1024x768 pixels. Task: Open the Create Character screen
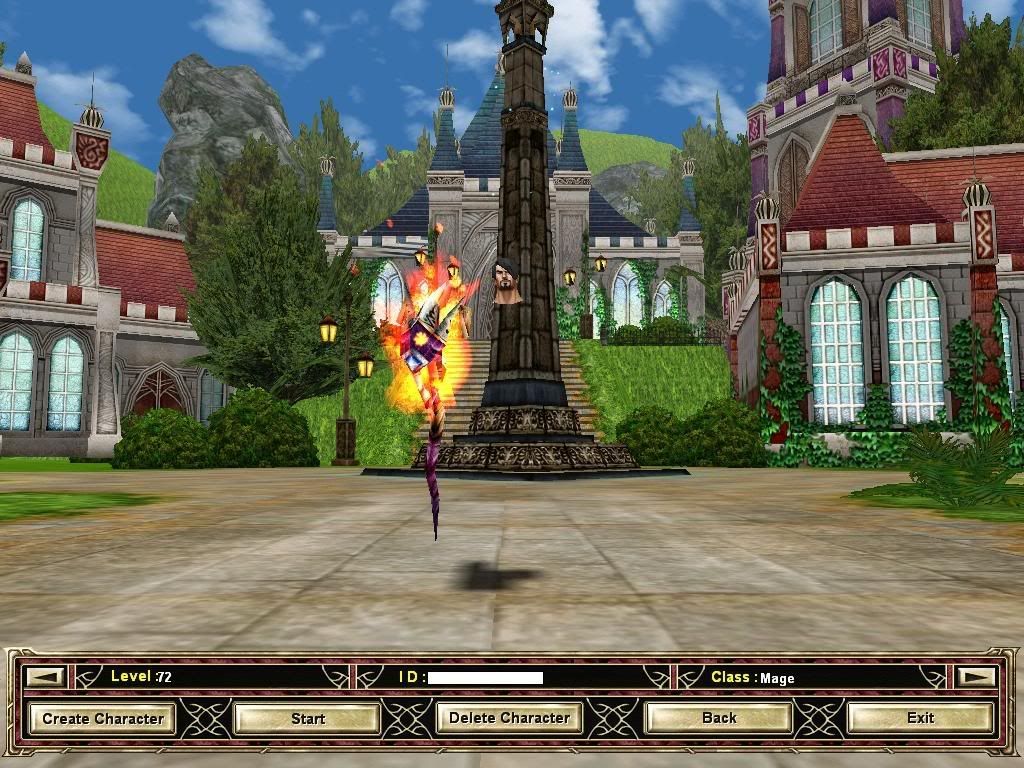103,718
